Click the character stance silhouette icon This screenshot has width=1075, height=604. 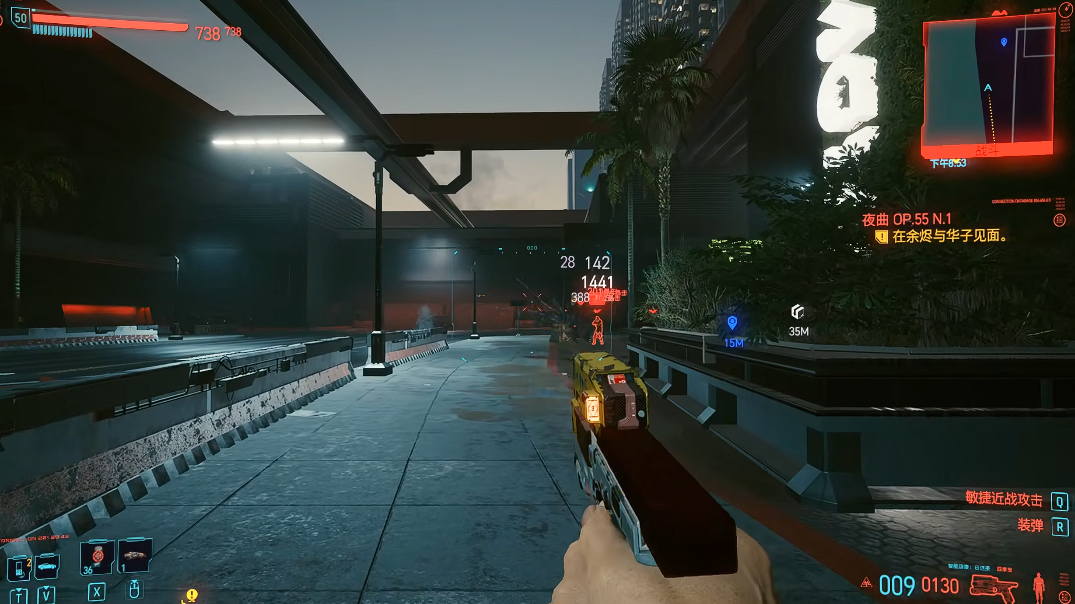point(1039,584)
